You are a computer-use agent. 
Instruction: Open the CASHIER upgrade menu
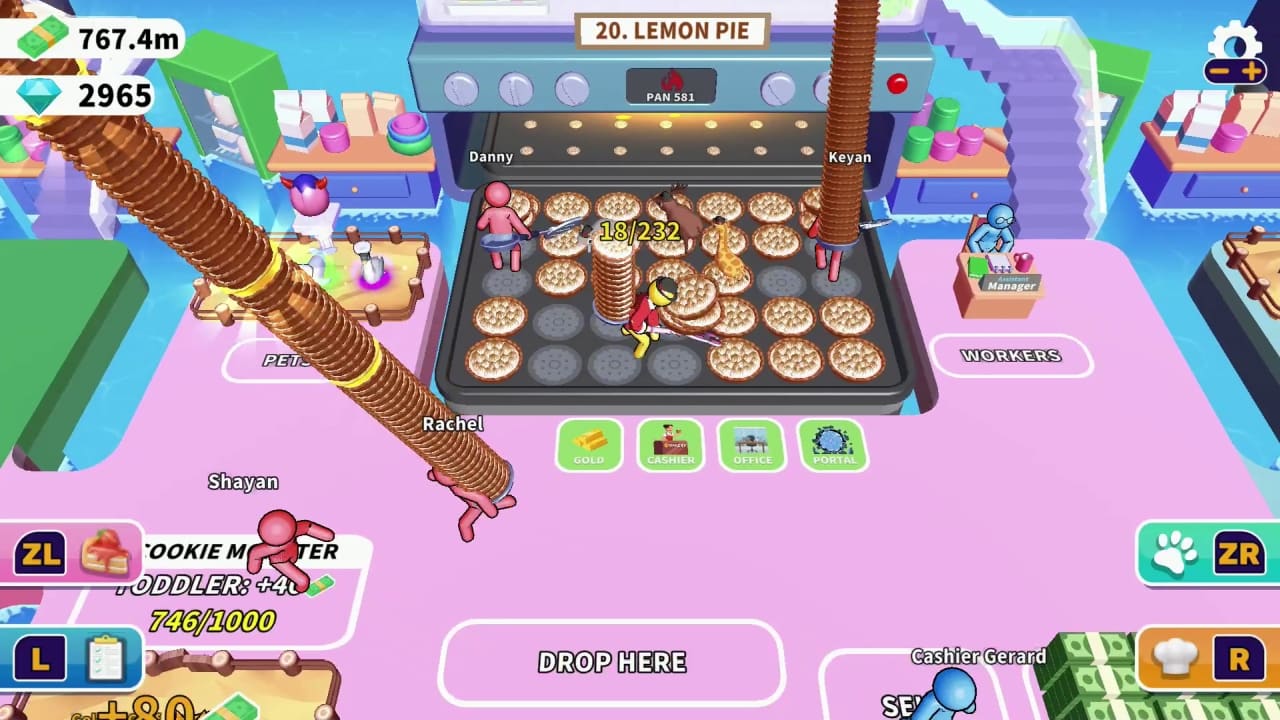click(670, 446)
